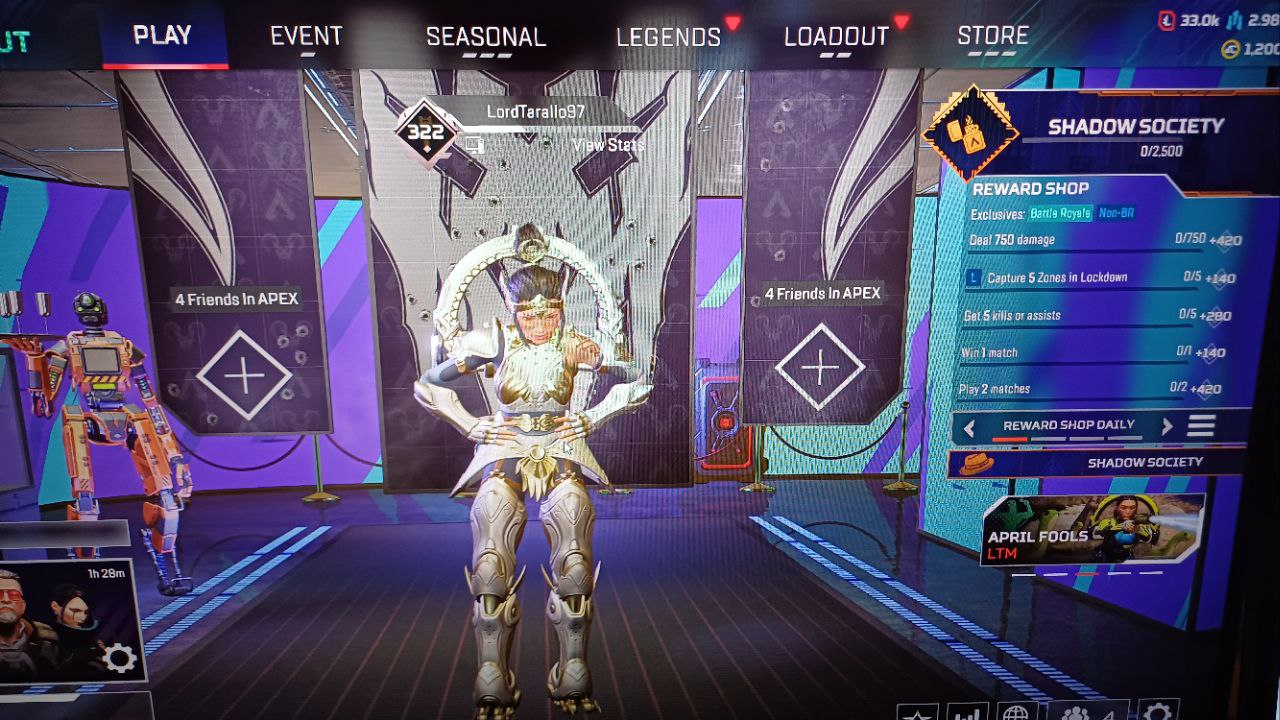This screenshot has height=720, width=1280.
Task: Choose the Non-BR exclusives filter
Action: tap(1117, 213)
